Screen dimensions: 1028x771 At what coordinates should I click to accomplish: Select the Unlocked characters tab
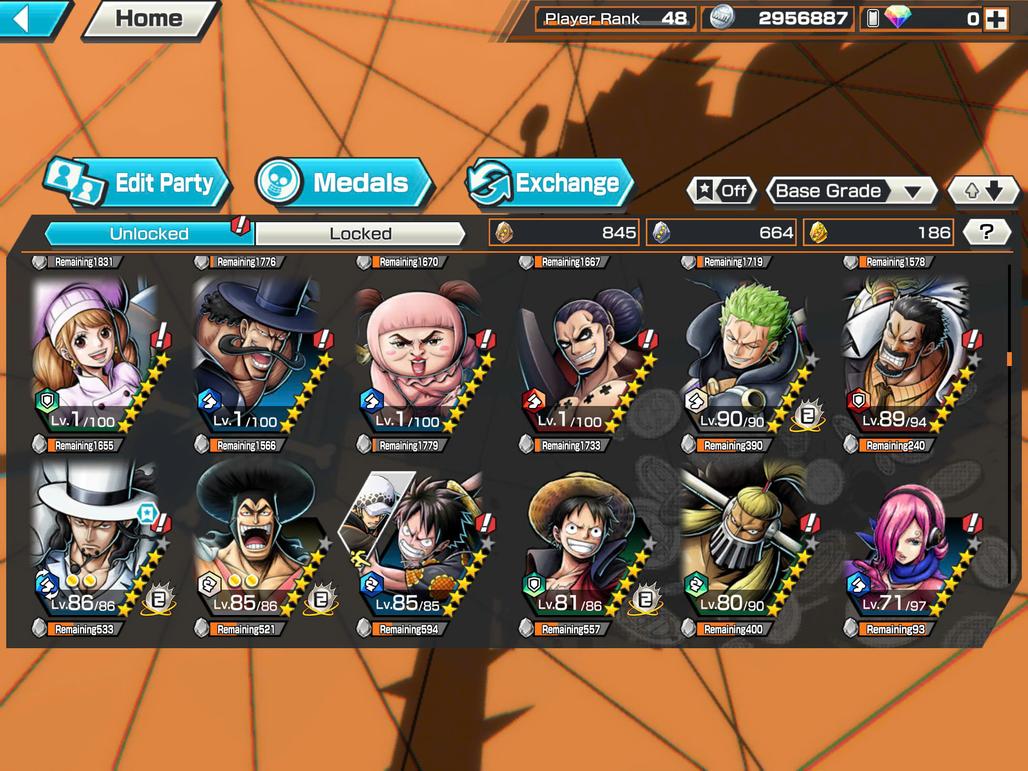pos(149,233)
